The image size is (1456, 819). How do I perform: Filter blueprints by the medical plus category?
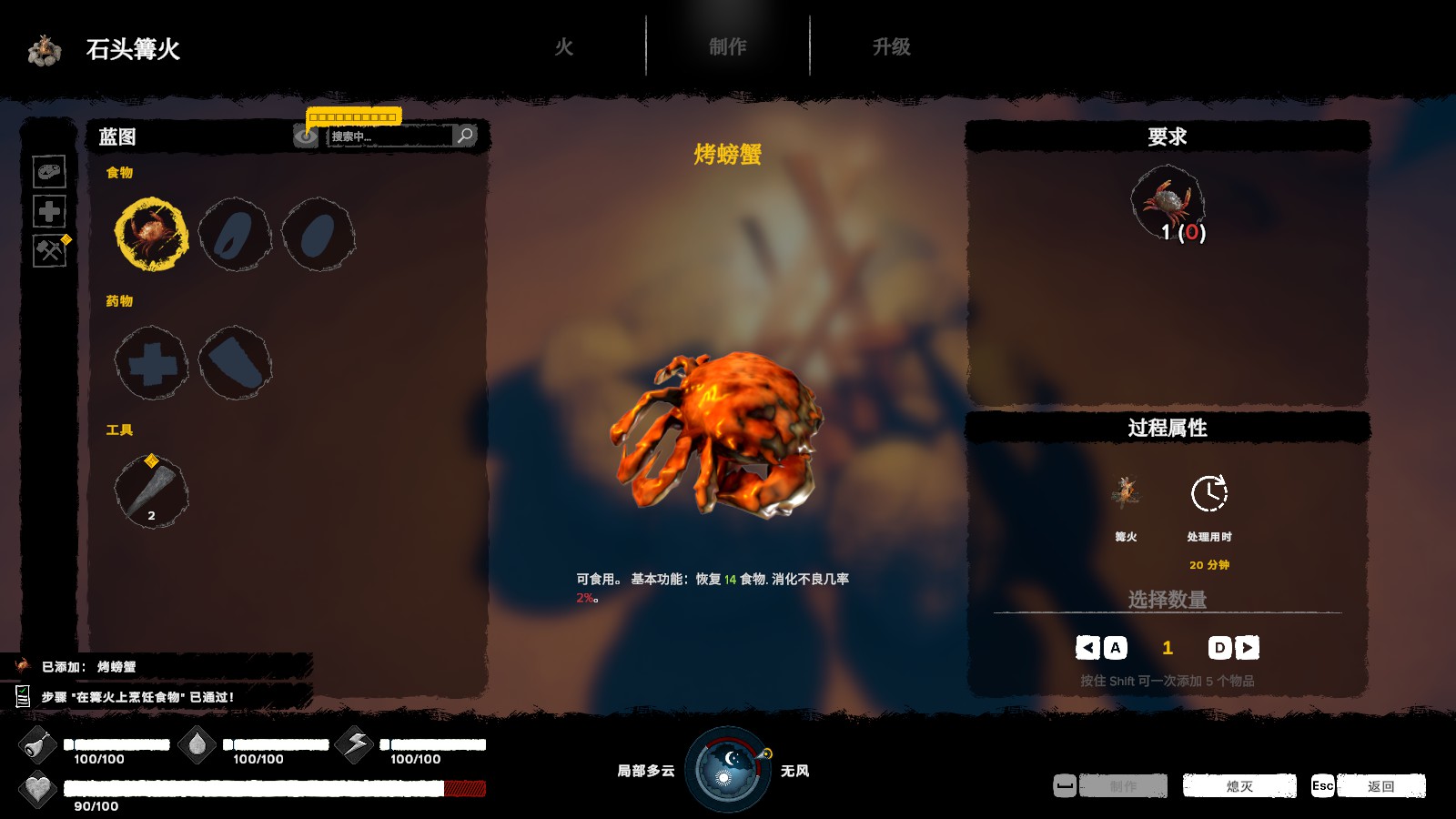pos(49,211)
